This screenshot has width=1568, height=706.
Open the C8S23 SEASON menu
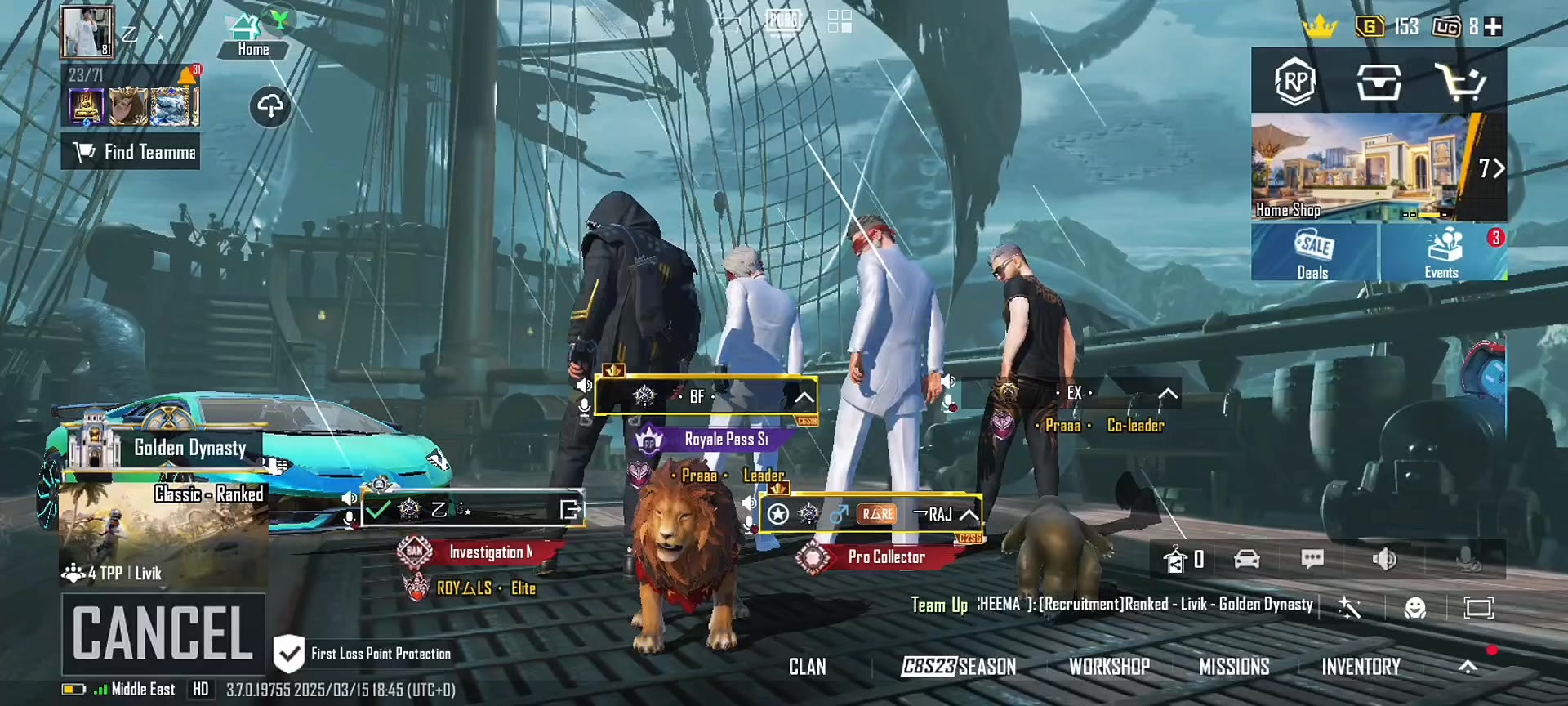coord(959,667)
